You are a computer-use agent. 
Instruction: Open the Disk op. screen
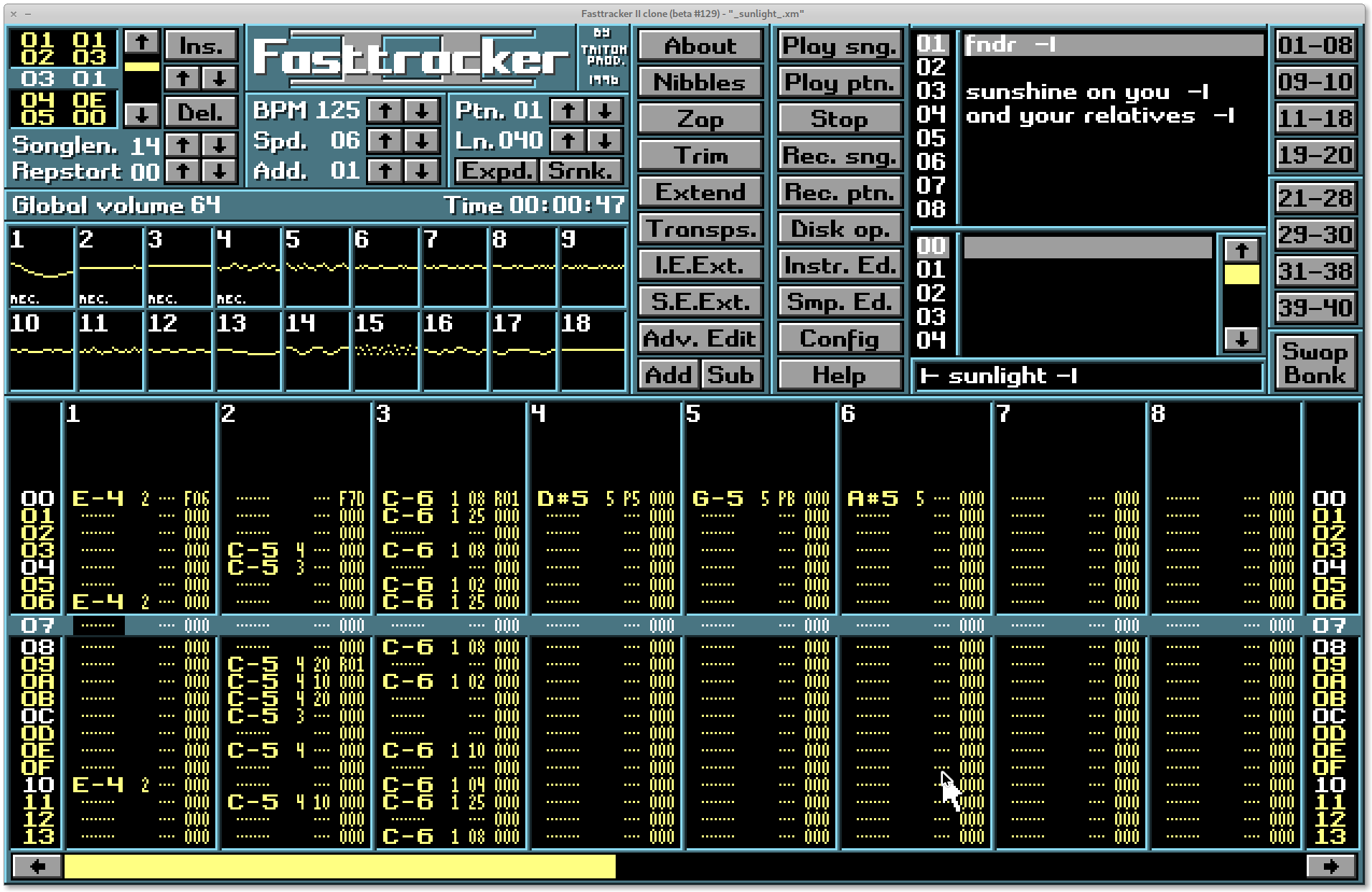tap(839, 229)
